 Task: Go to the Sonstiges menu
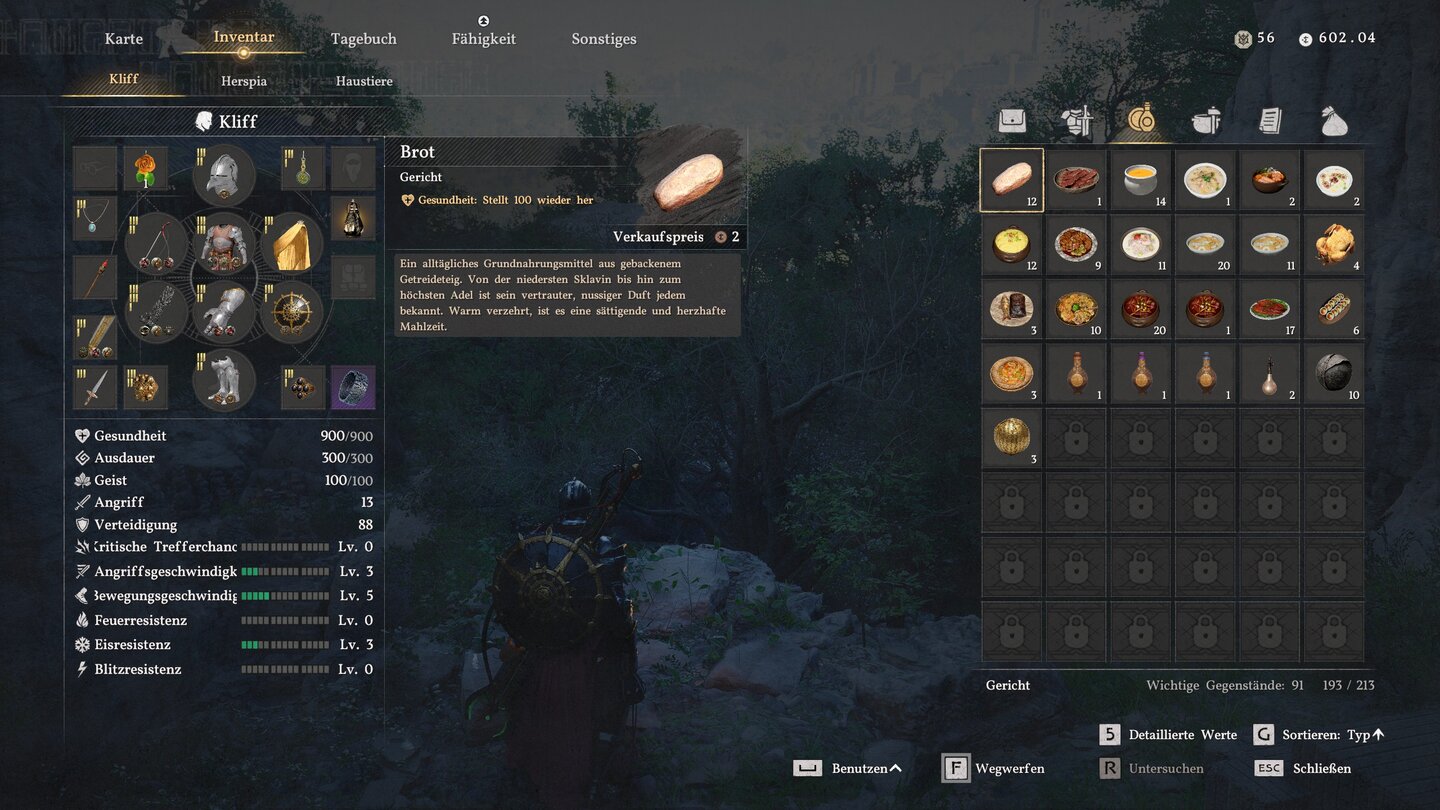pyautogui.click(x=604, y=39)
